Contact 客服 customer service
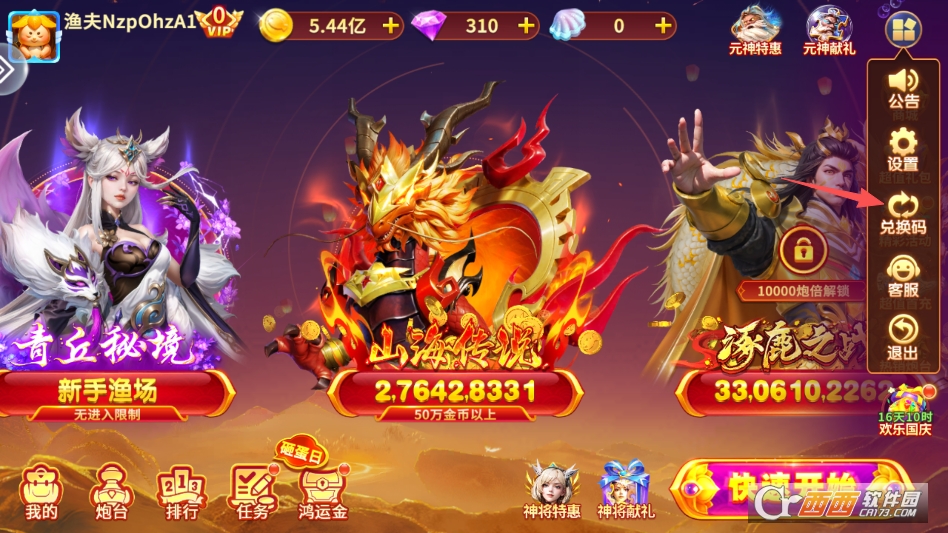Viewport: 948px width, 533px height. coord(903,275)
